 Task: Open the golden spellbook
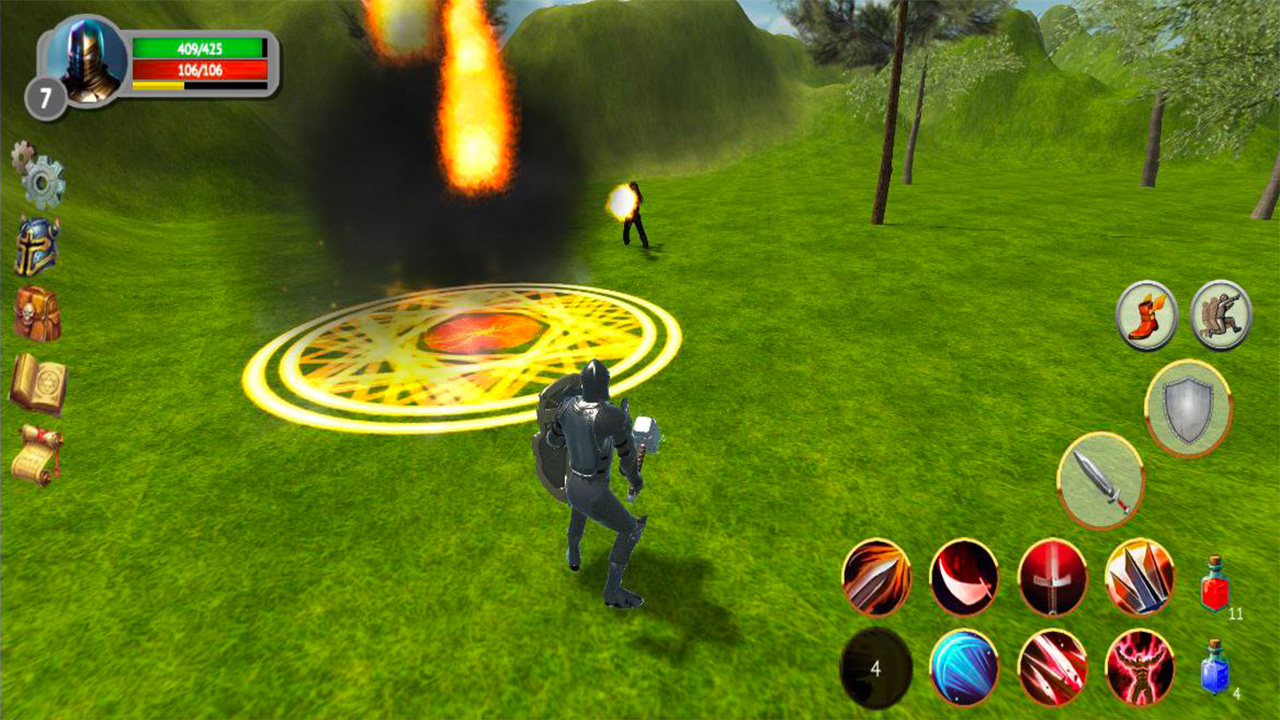(38, 383)
